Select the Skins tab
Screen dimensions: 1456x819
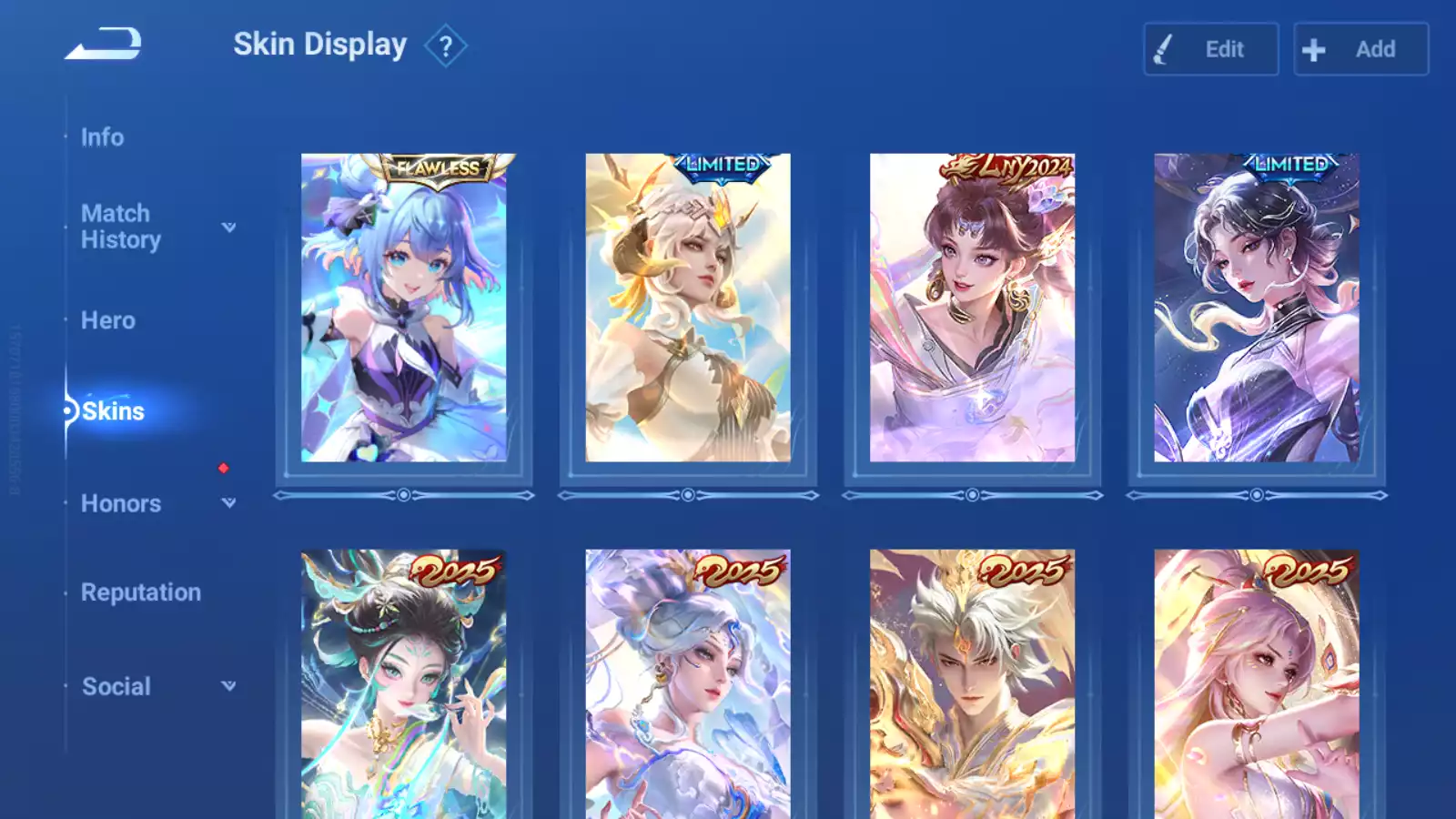pos(113,411)
